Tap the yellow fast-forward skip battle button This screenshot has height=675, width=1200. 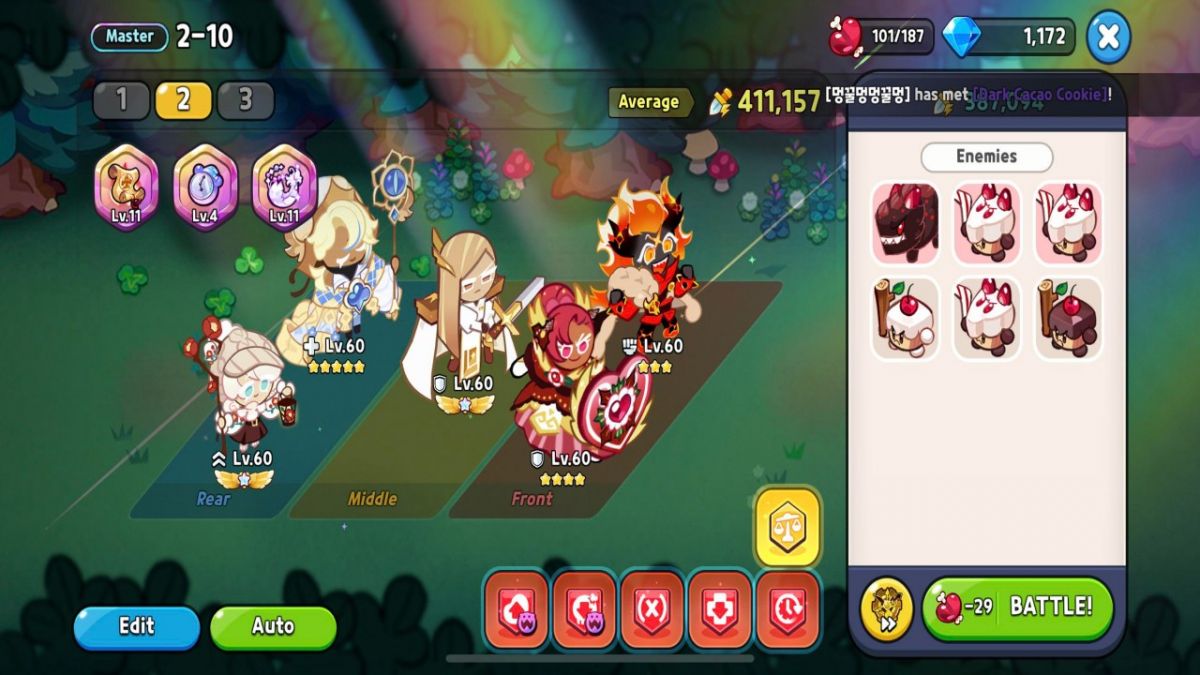click(886, 609)
